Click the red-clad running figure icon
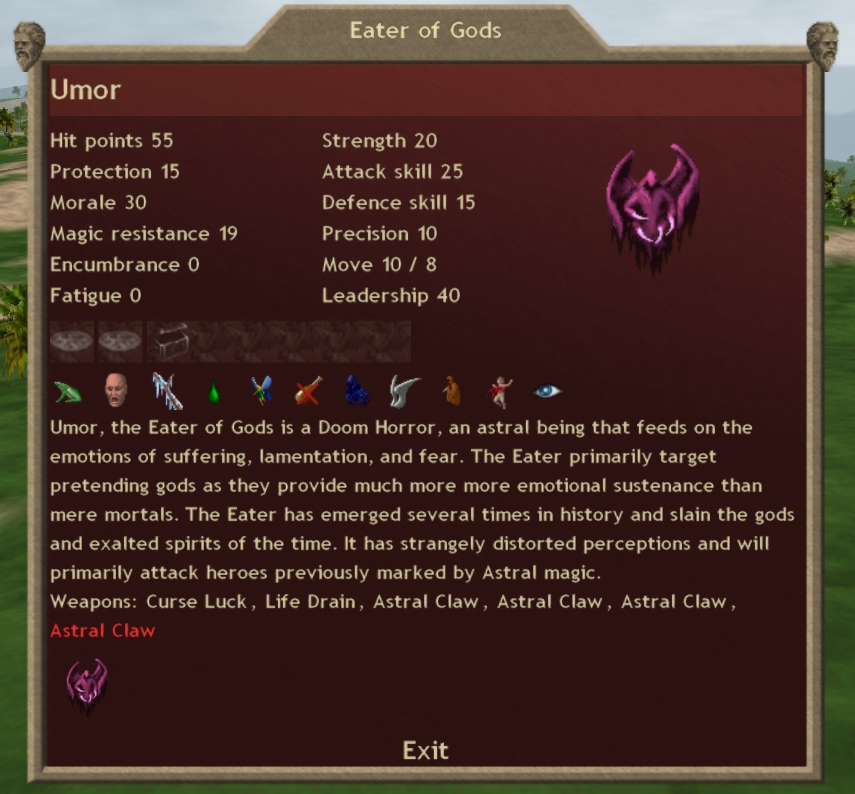Screen dimensions: 855x794 coord(499,391)
